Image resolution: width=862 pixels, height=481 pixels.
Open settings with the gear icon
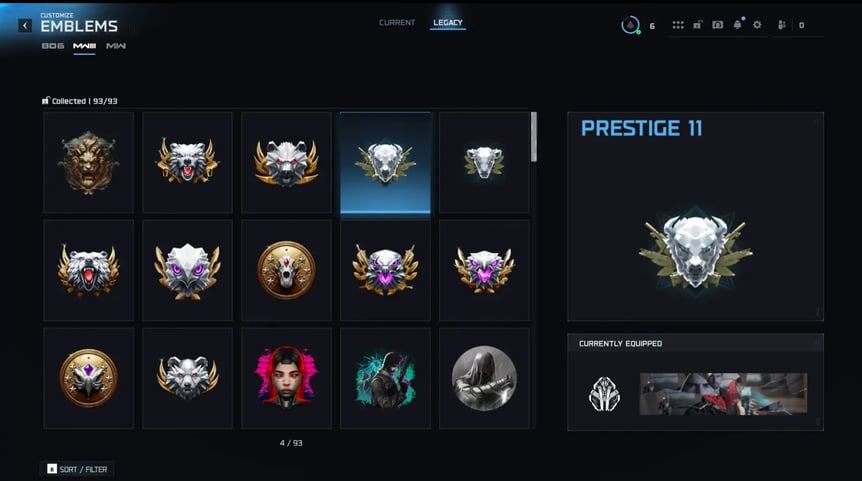tap(757, 25)
